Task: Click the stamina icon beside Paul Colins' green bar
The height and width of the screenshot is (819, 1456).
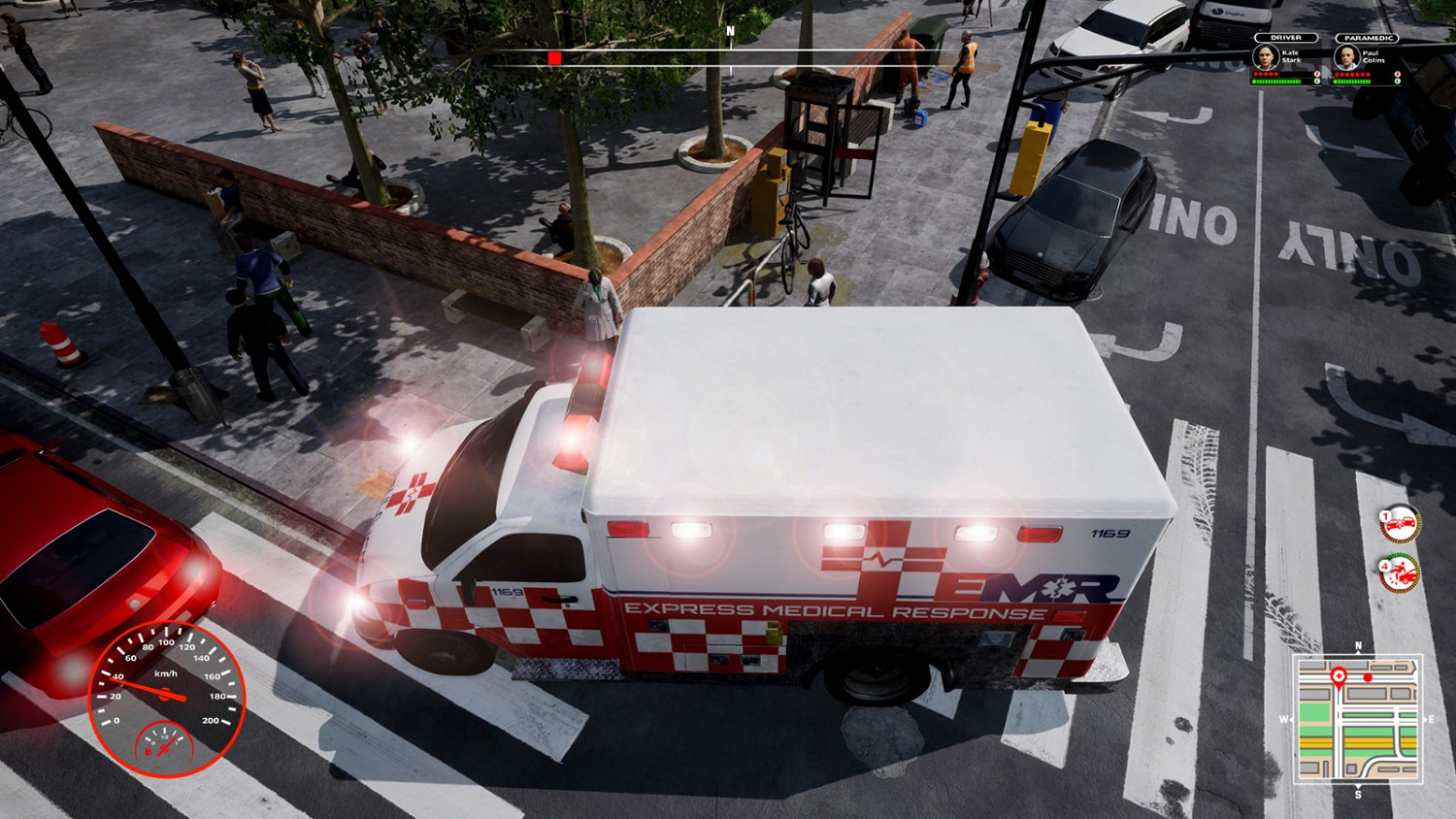Action: coord(1397,82)
